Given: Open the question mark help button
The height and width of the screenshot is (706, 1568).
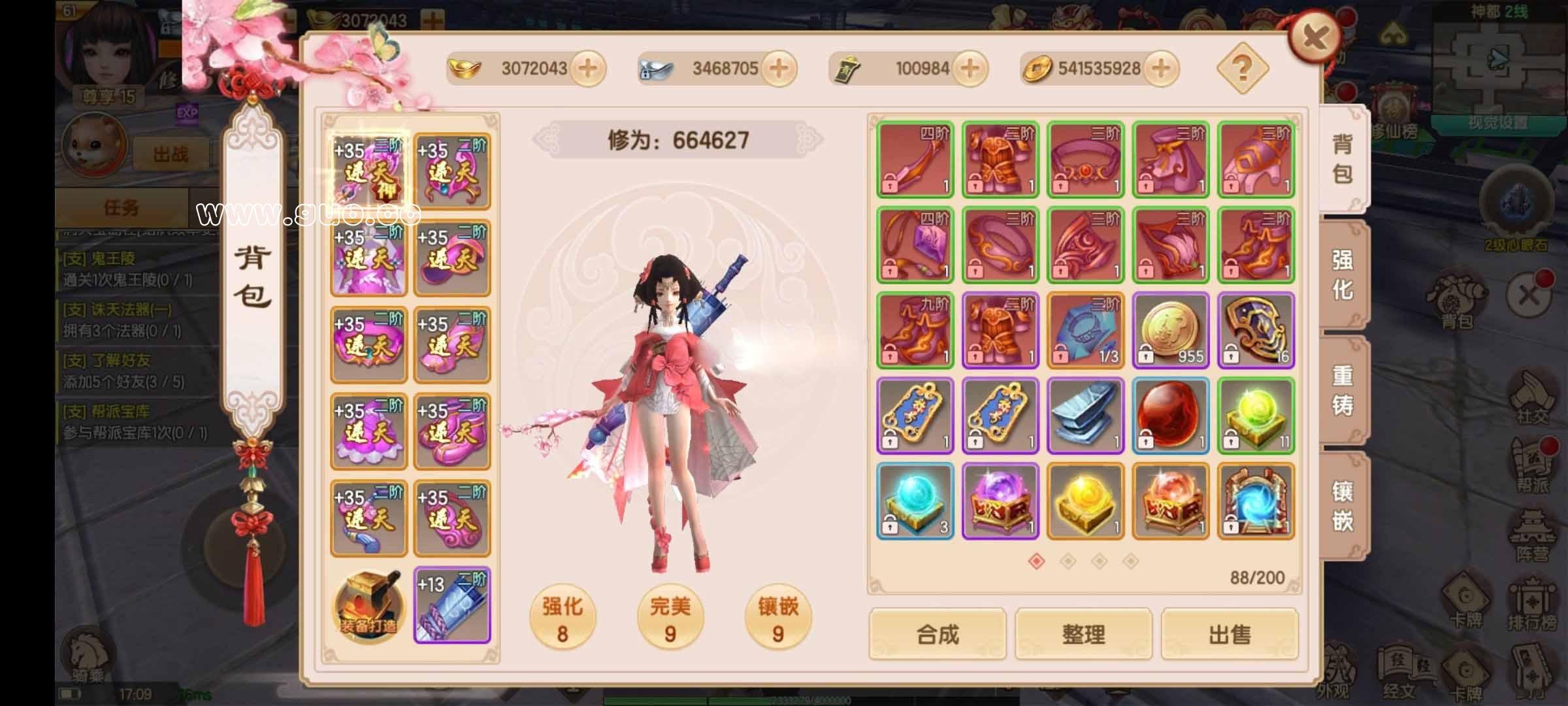Looking at the screenshot, I should tap(1242, 68).
